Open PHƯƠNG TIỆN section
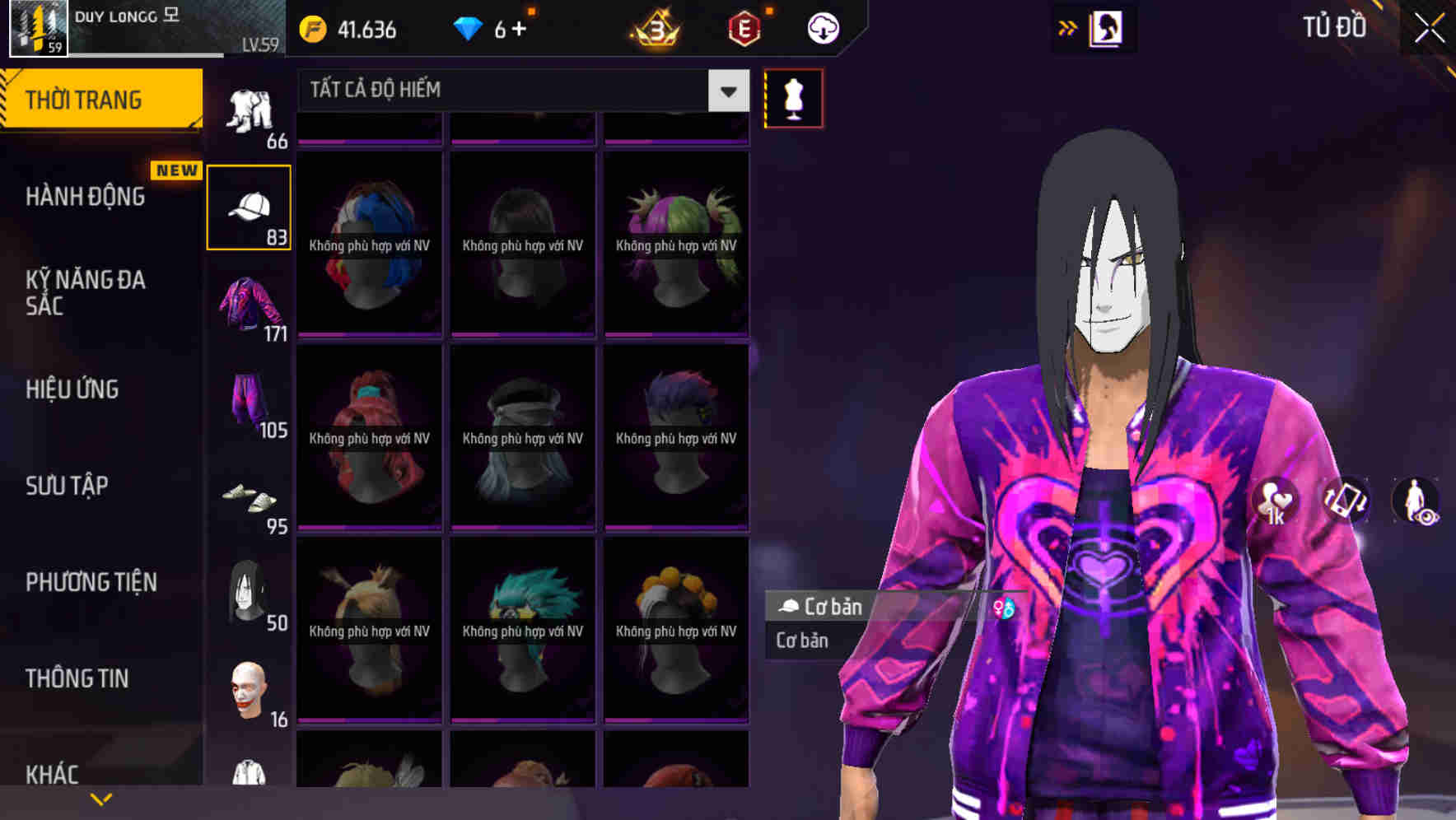 click(x=91, y=582)
